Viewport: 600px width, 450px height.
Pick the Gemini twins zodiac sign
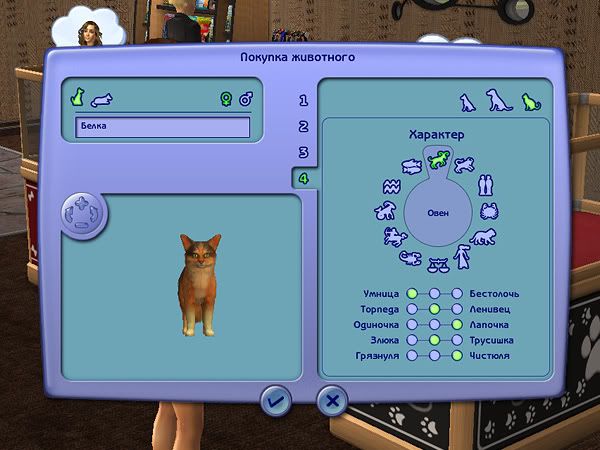click(485, 186)
